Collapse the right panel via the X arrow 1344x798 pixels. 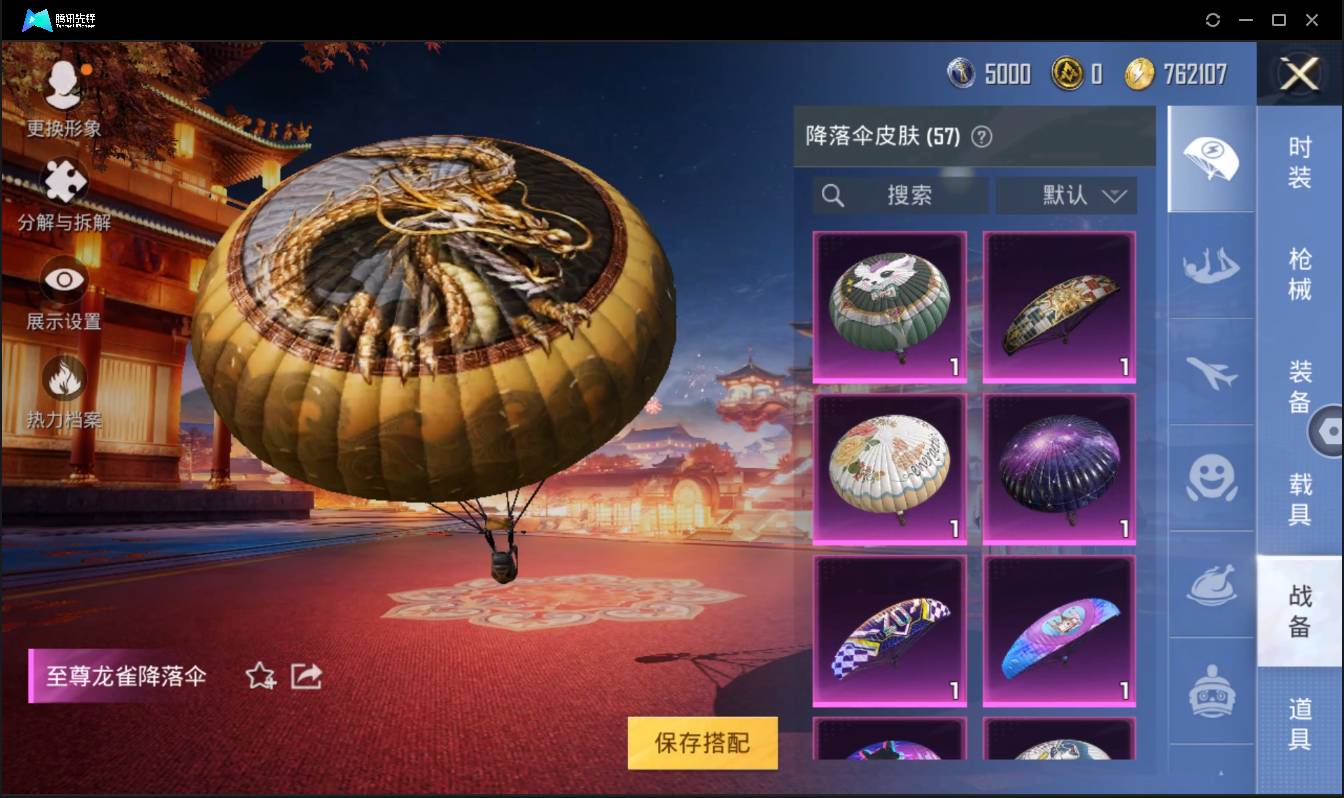(1298, 75)
